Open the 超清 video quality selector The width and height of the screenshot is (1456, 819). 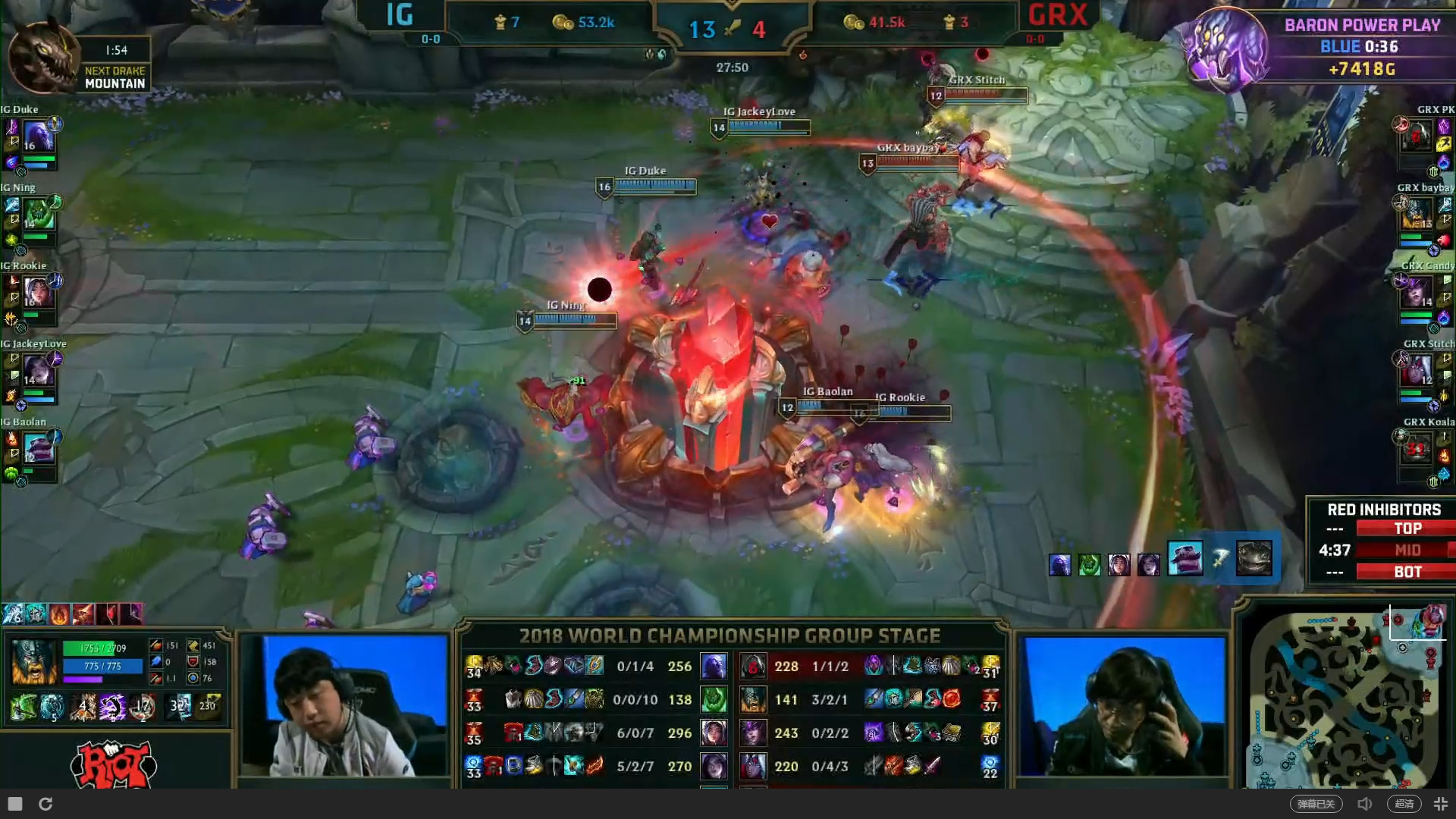pos(1404,803)
